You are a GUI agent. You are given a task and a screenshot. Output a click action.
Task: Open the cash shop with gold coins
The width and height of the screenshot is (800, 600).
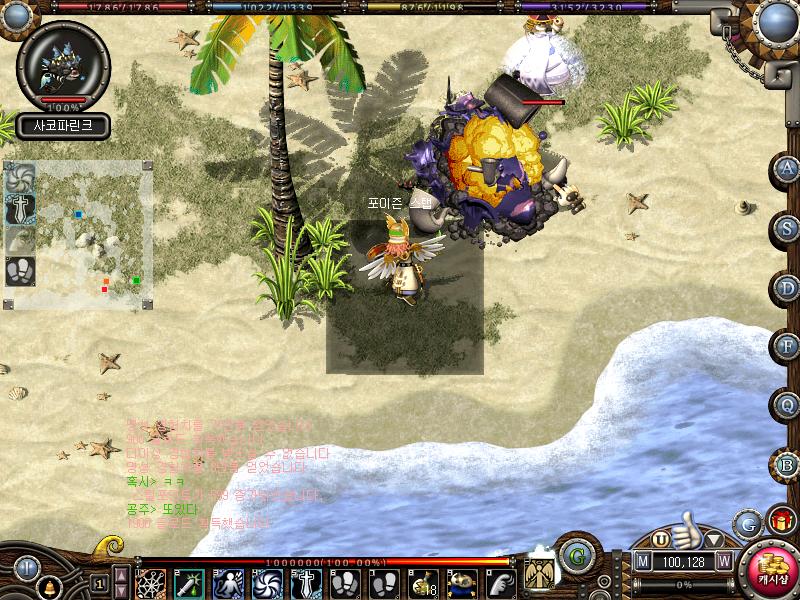[770, 570]
